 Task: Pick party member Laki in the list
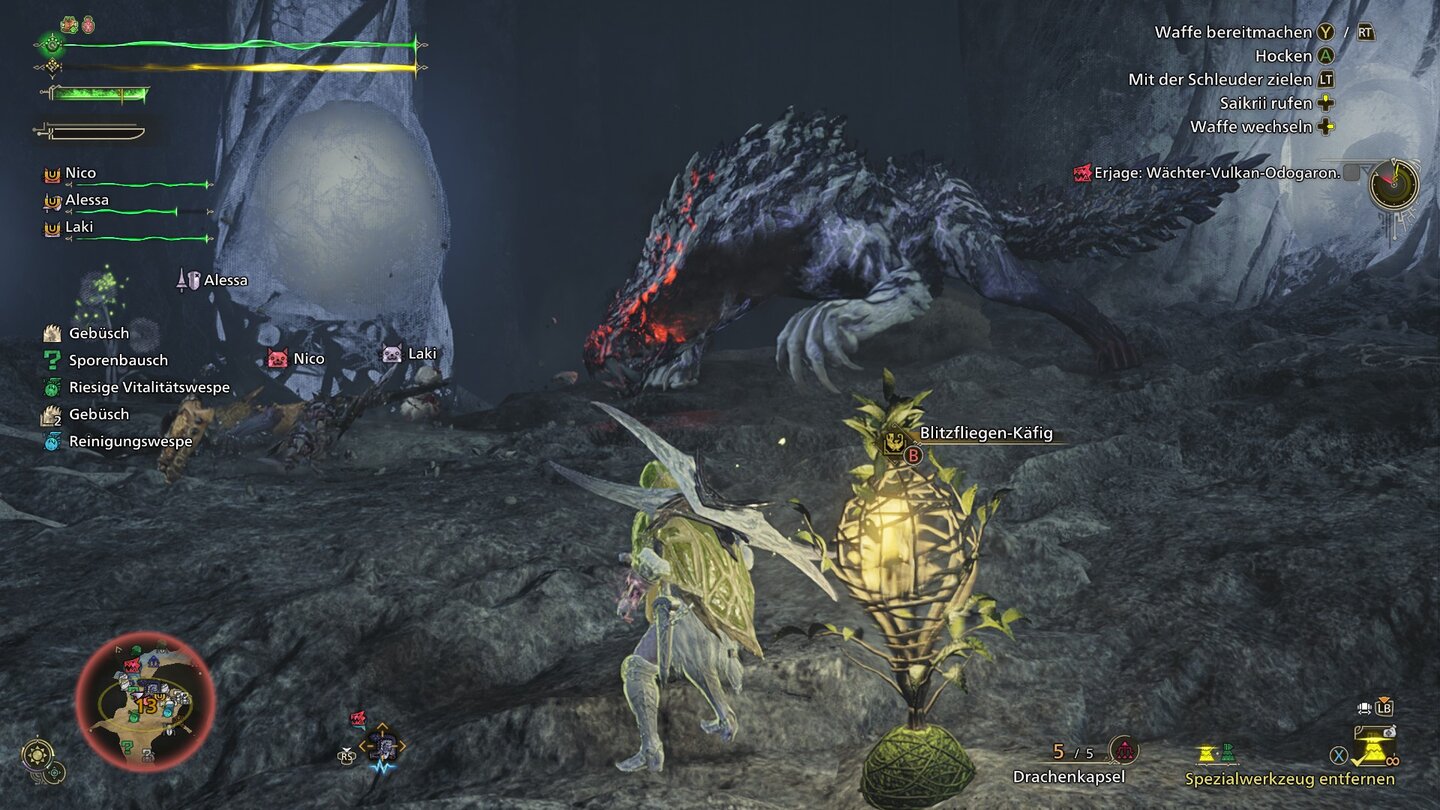[x=79, y=227]
